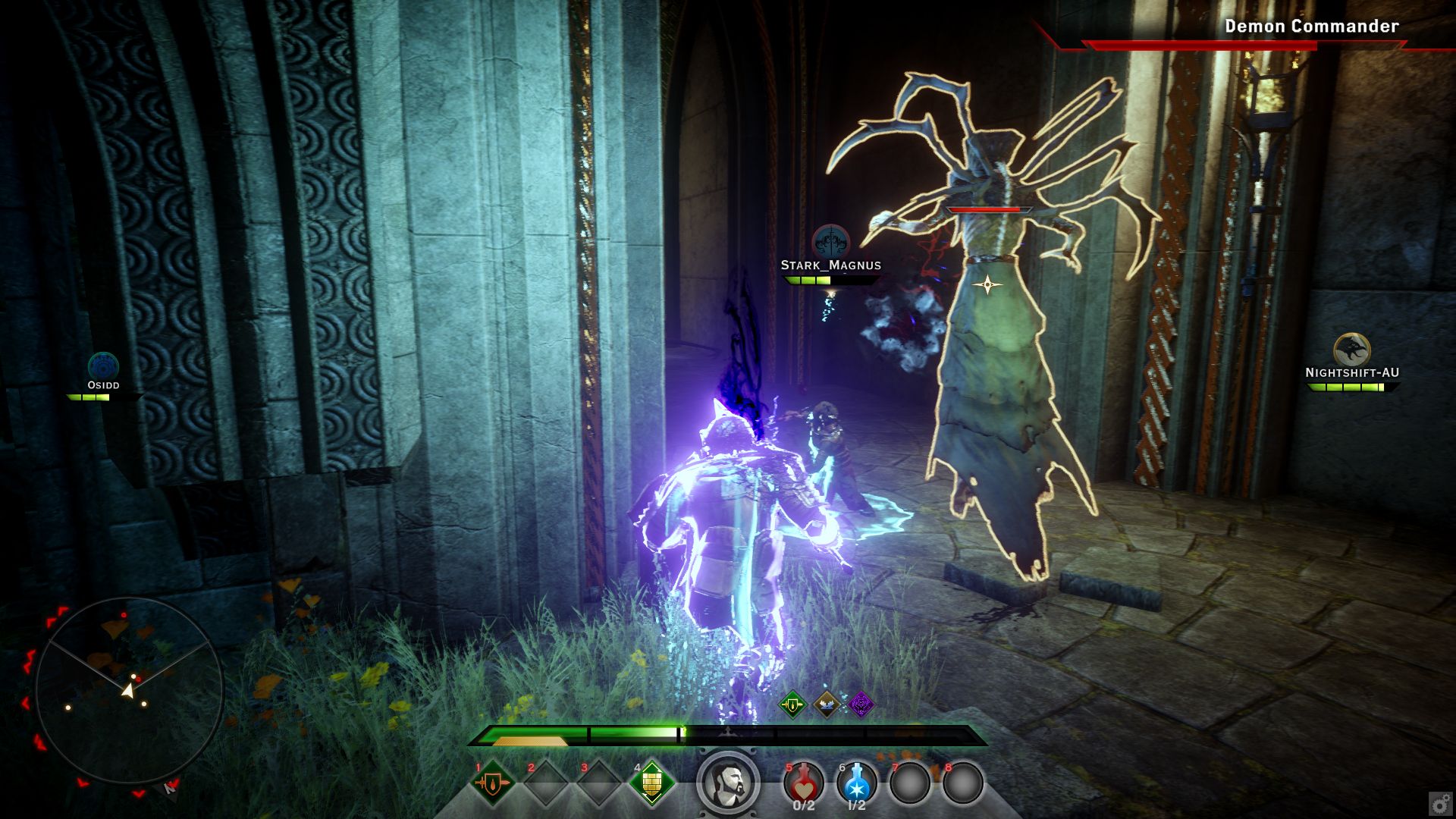Select the bearded character portrait
This screenshot has width=1456, height=819.
(x=728, y=783)
